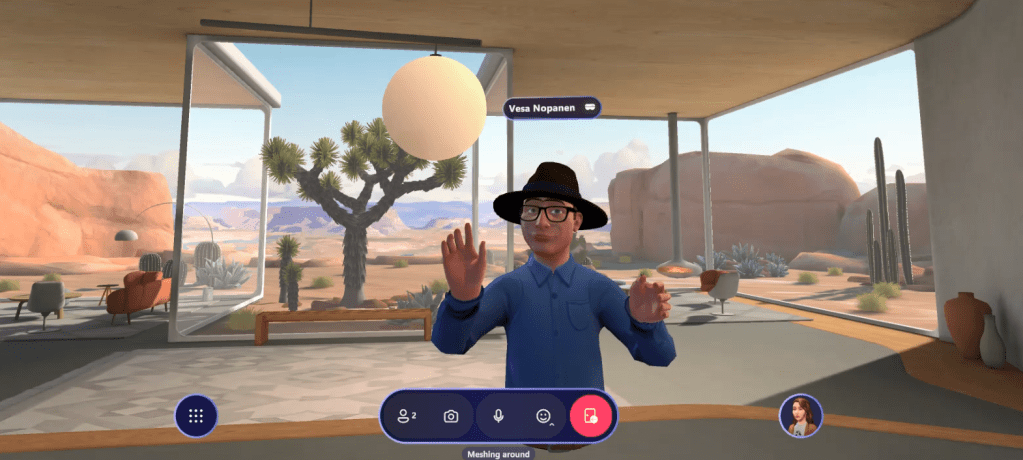Show the participants list
The width and height of the screenshot is (1023, 460).
click(x=407, y=416)
